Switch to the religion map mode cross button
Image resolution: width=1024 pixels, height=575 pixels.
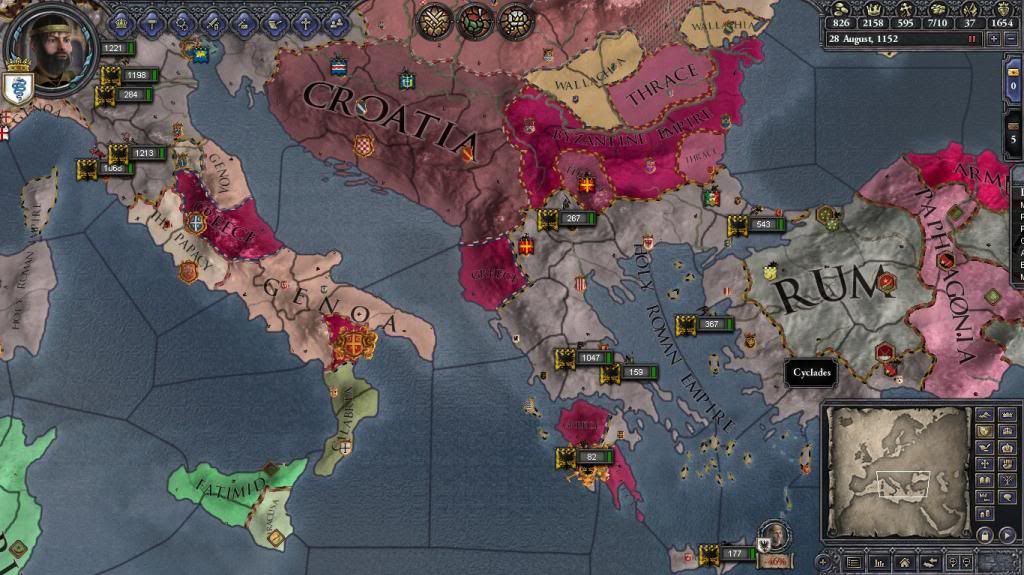pyautogui.click(x=985, y=465)
